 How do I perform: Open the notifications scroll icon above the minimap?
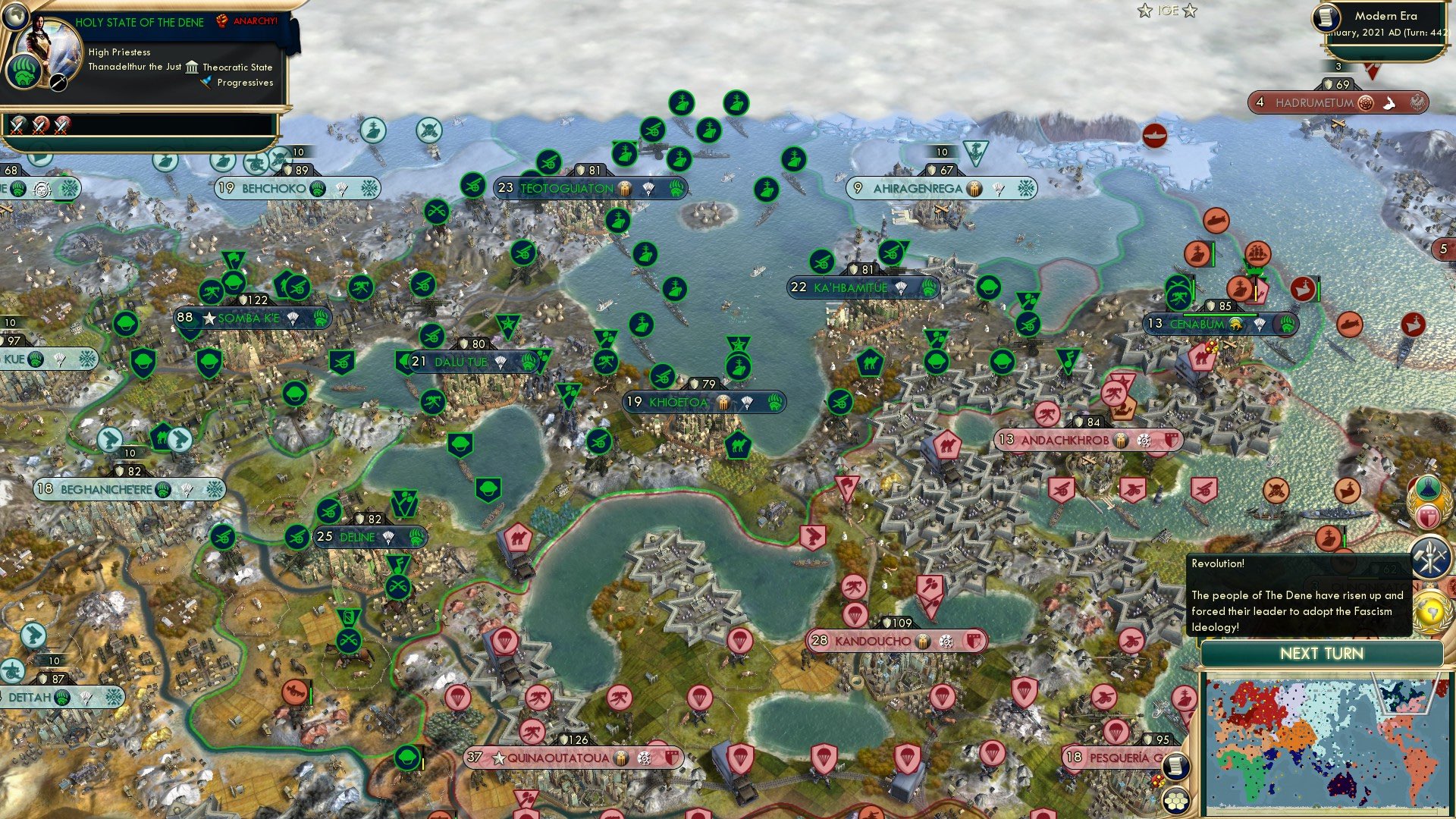(x=1176, y=766)
